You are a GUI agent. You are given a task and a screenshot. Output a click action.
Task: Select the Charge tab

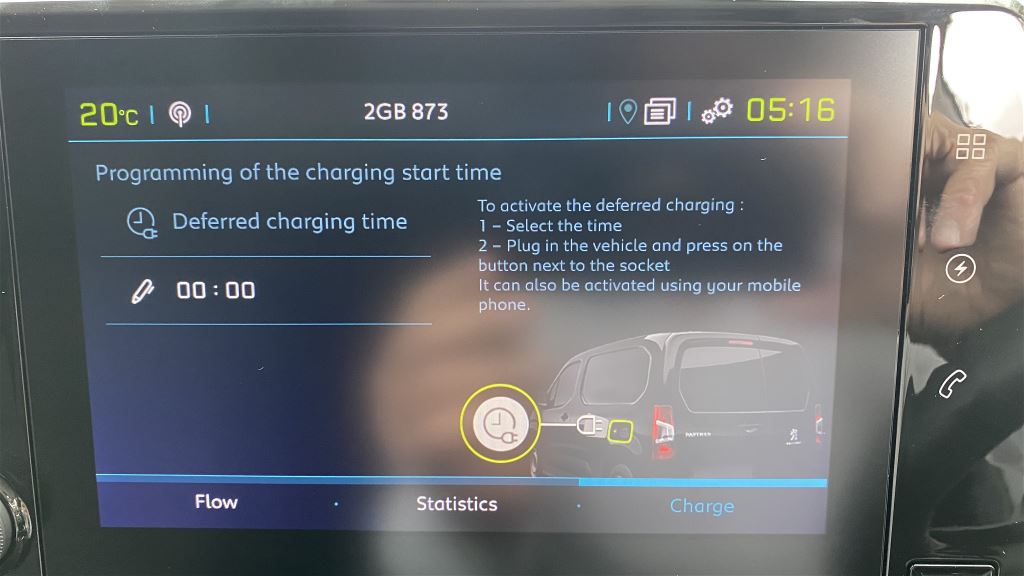pyautogui.click(x=701, y=506)
